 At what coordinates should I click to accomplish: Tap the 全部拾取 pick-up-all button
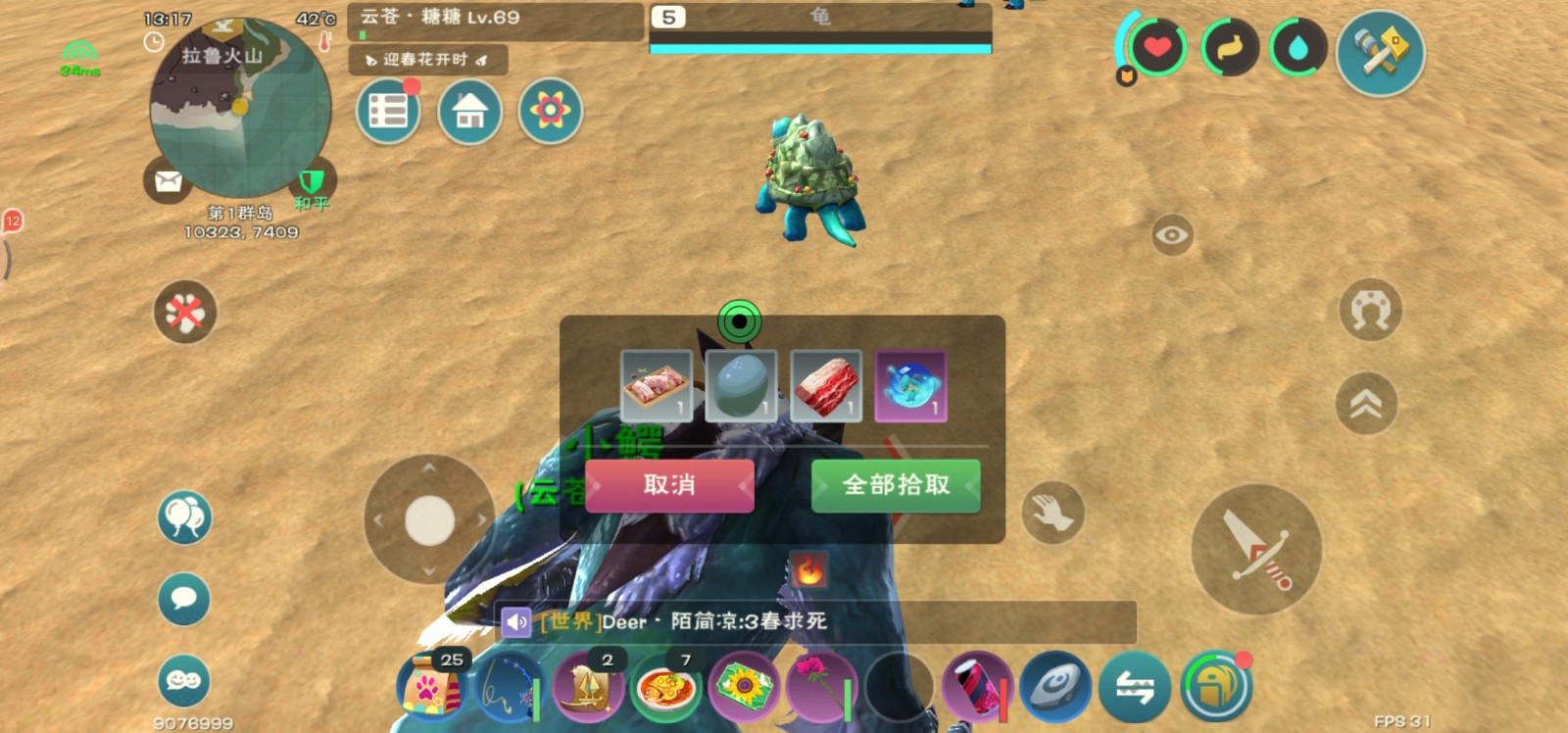[x=894, y=485]
